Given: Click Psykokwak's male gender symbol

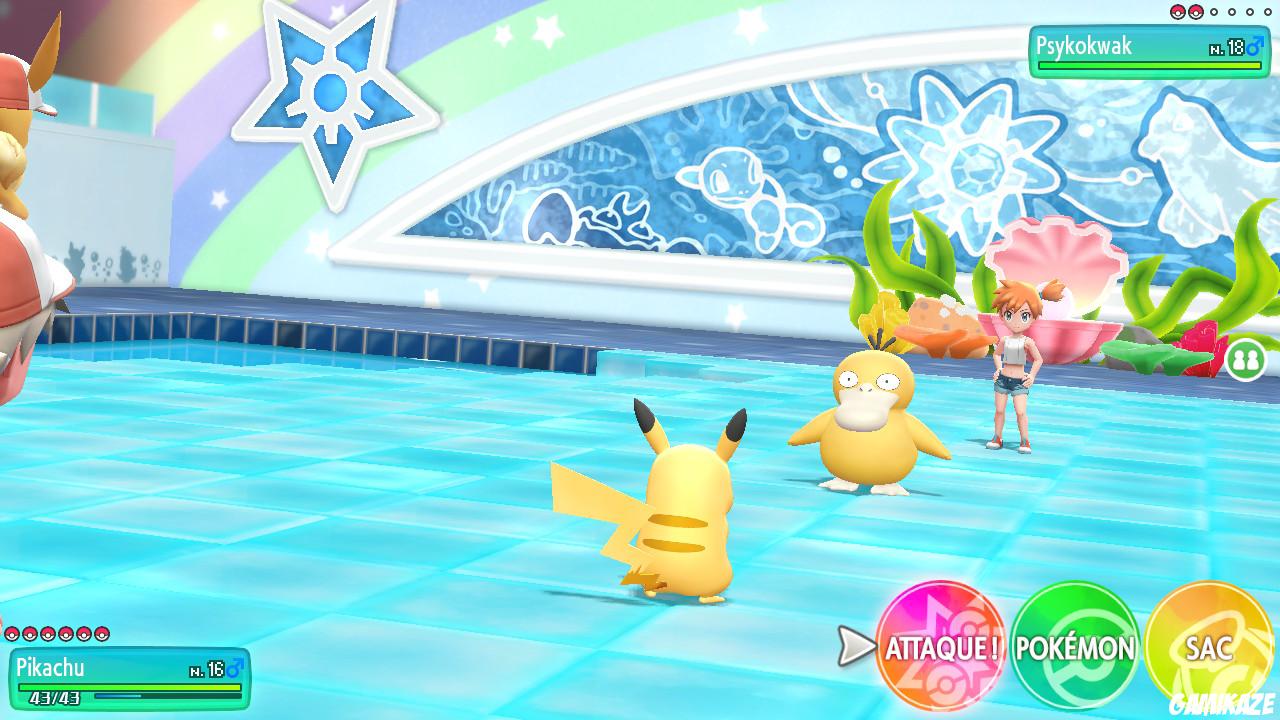Looking at the screenshot, I should [1254, 46].
